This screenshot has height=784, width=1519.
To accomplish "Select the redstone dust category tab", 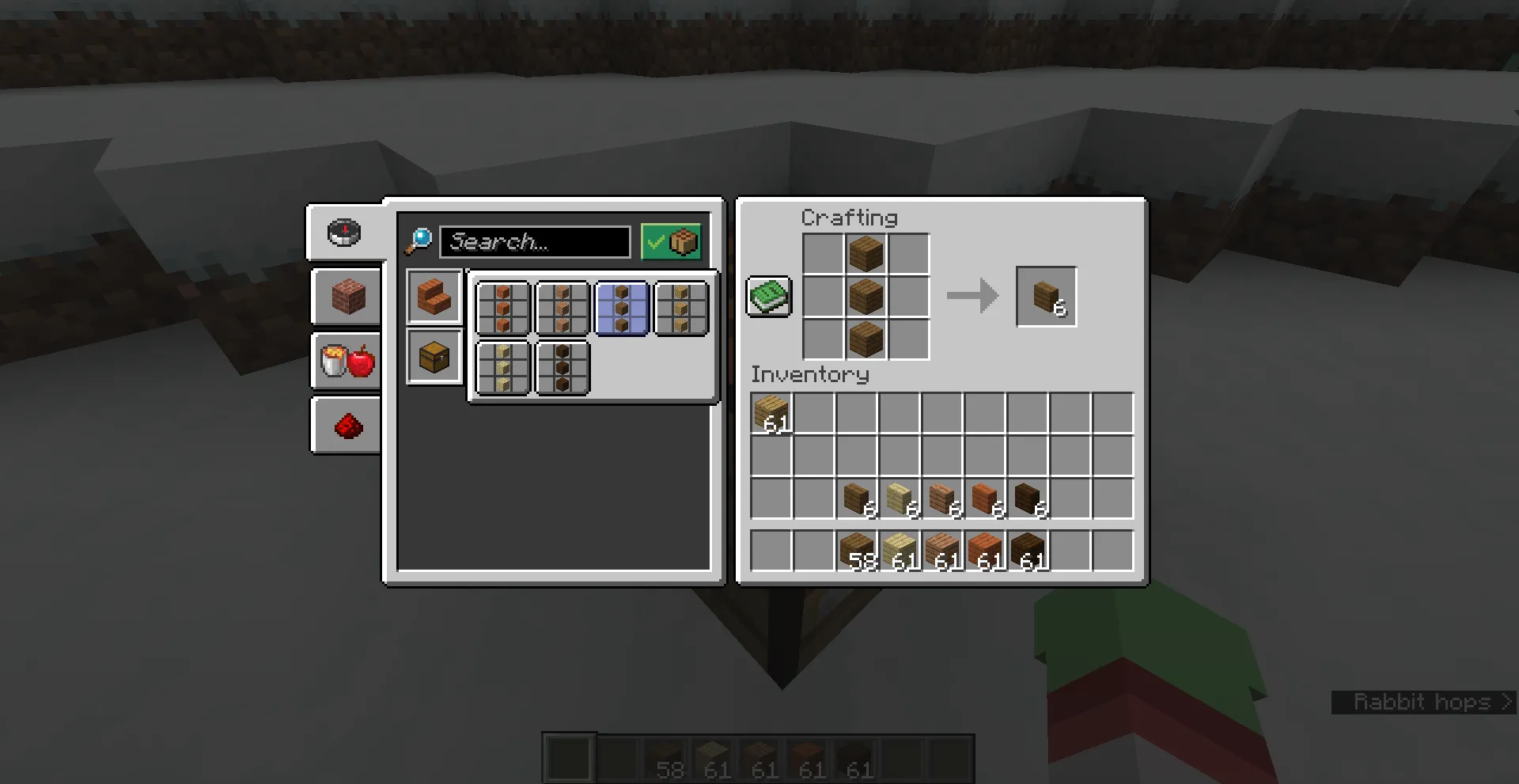I will coord(346,425).
